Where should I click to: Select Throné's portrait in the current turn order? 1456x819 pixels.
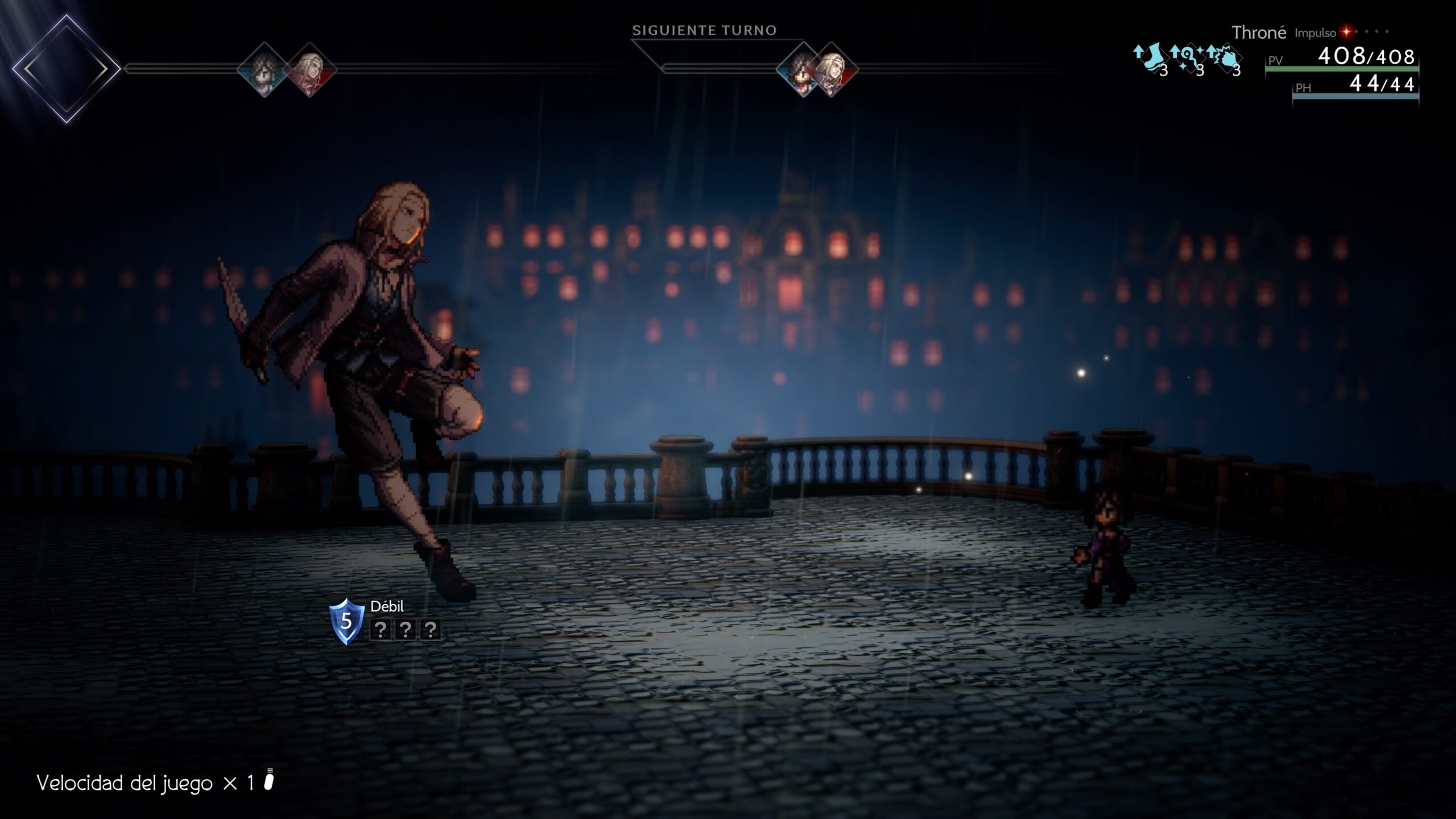pos(264,69)
